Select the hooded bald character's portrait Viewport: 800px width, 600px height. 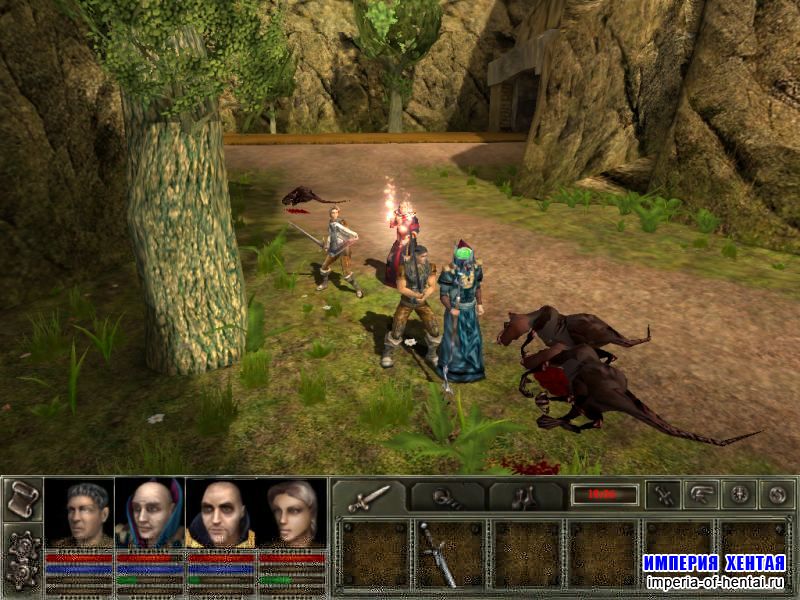[x=150, y=514]
